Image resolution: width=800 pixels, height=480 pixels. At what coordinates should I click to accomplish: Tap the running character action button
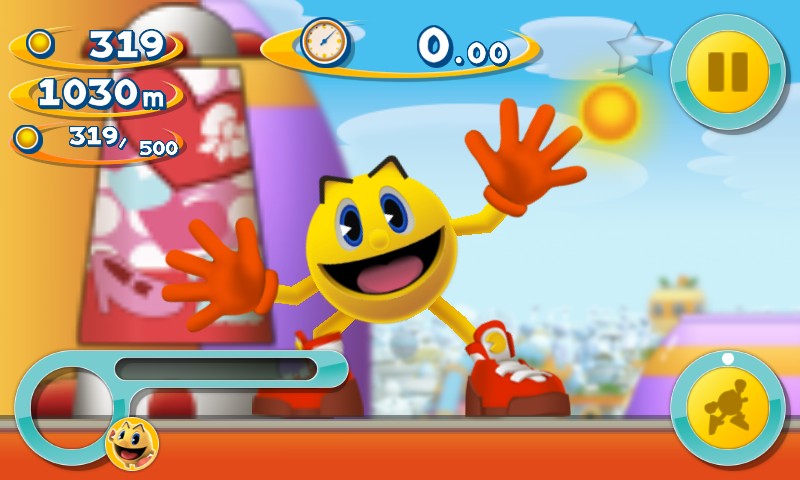tap(728, 409)
